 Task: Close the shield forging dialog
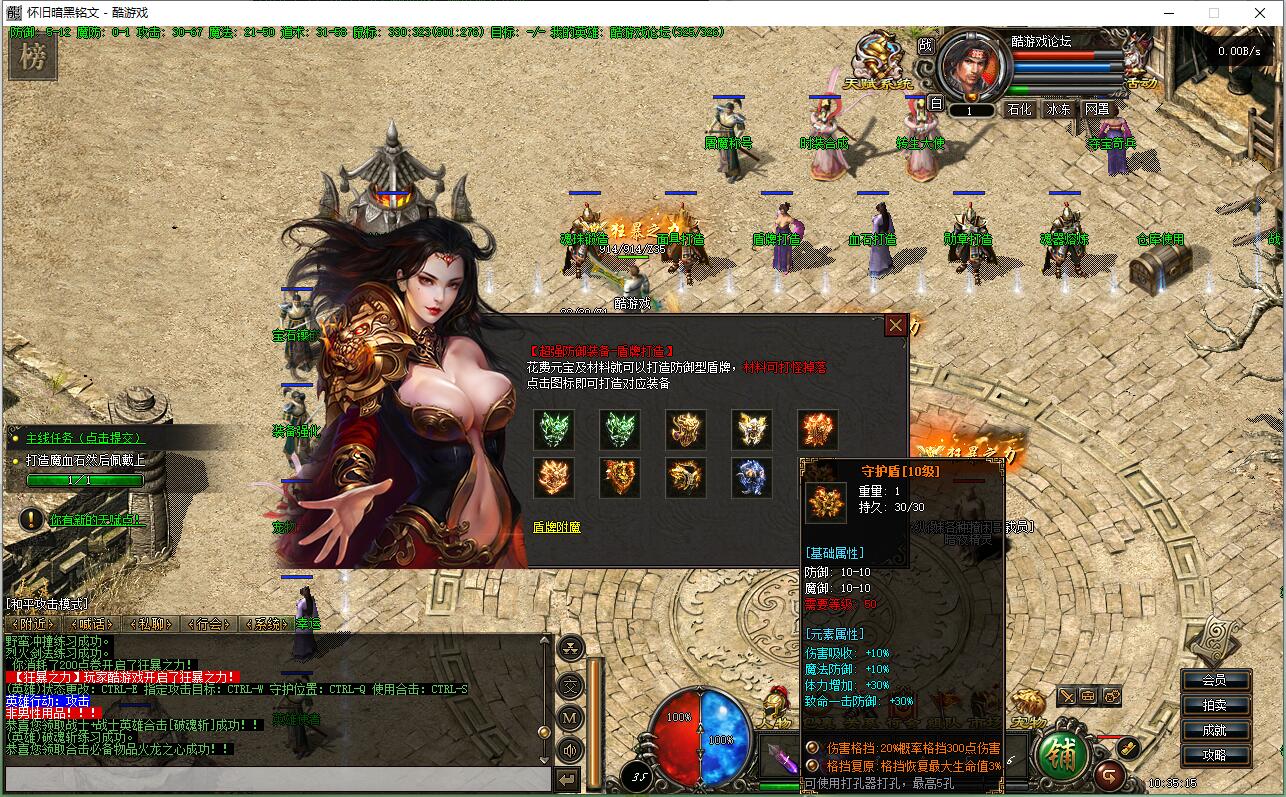click(x=895, y=325)
